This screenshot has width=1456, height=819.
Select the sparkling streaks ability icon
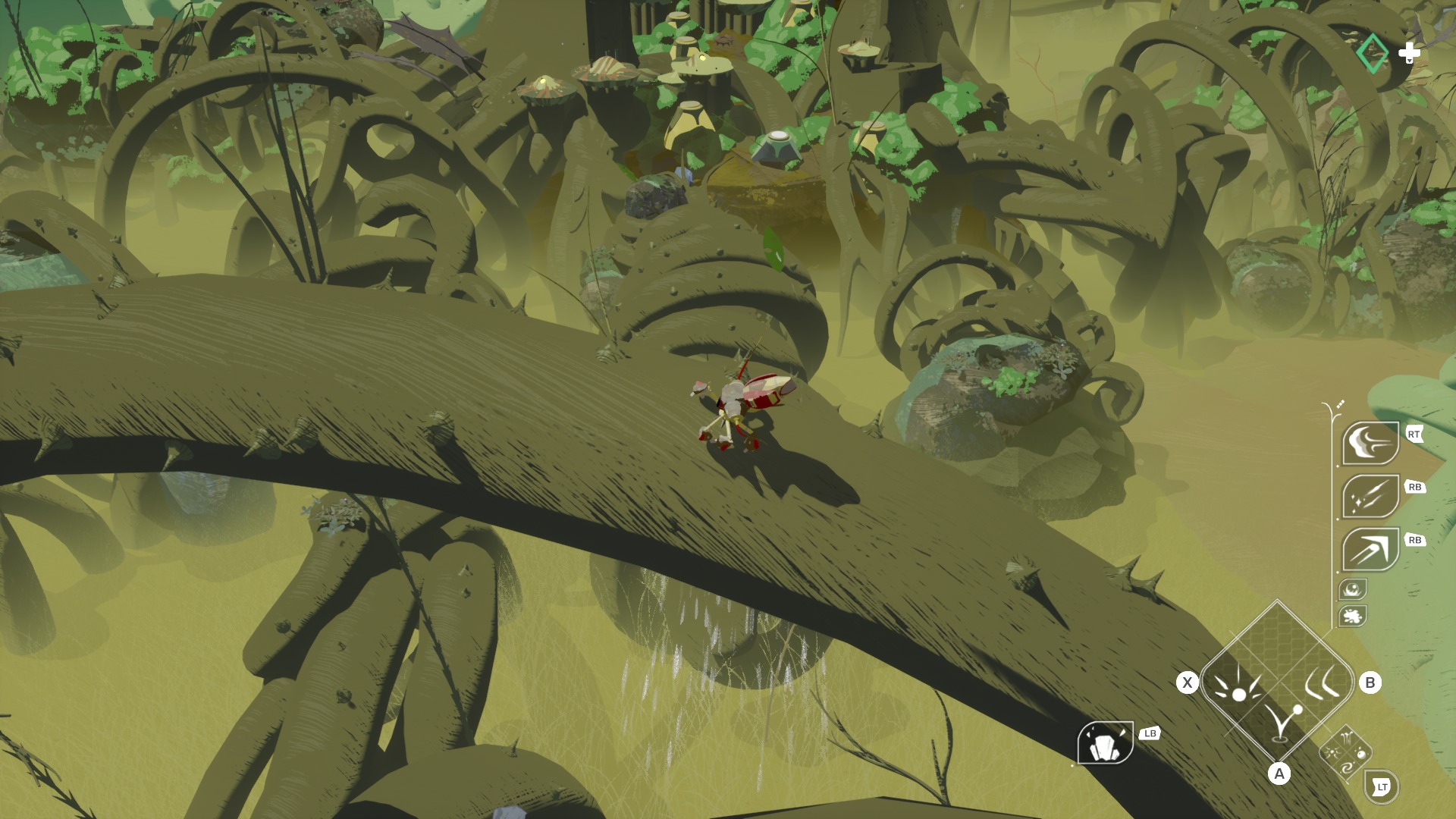pos(1370,496)
